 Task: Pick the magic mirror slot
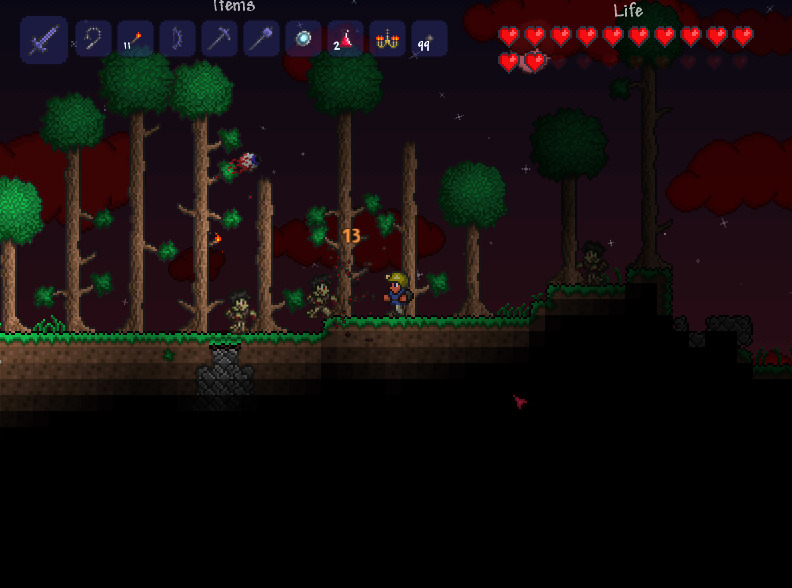(x=303, y=39)
